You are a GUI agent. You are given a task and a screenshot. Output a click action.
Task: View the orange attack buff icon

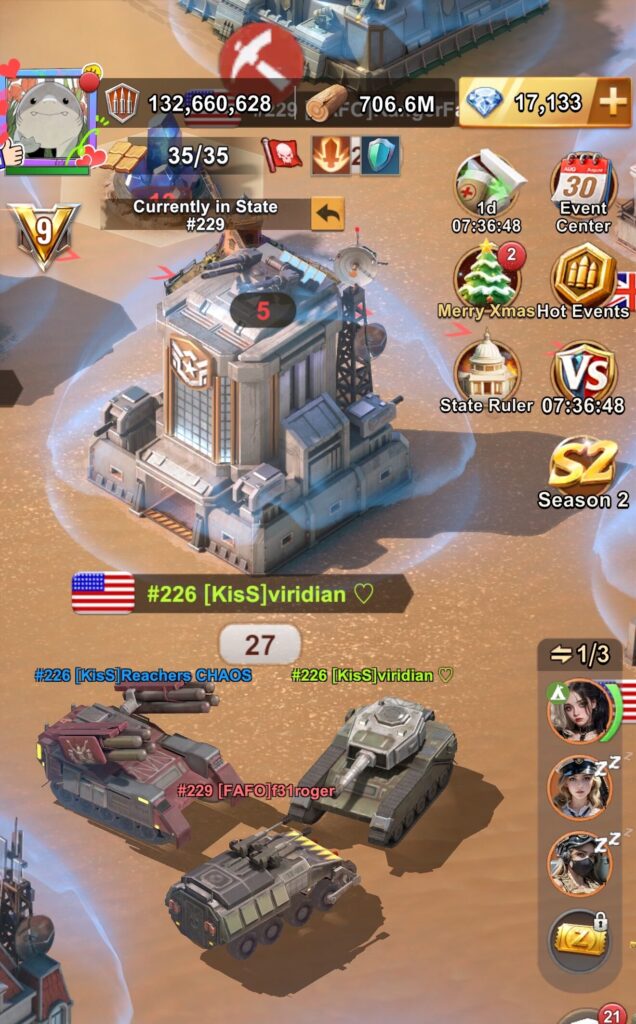coord(329,156)
